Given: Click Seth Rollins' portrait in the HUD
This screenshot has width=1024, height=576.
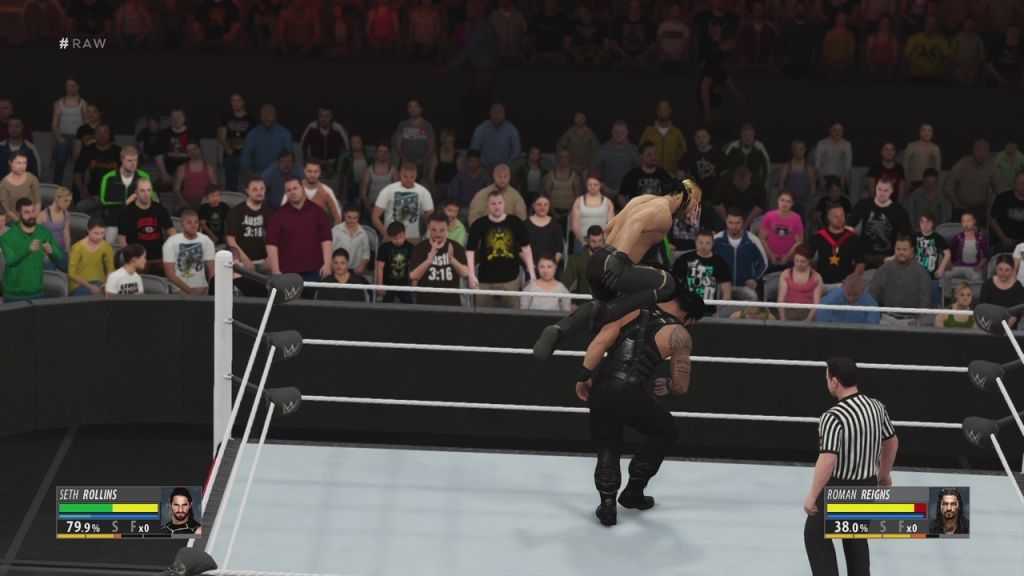Looking at the screenshot, I should (x=181, y=510).
